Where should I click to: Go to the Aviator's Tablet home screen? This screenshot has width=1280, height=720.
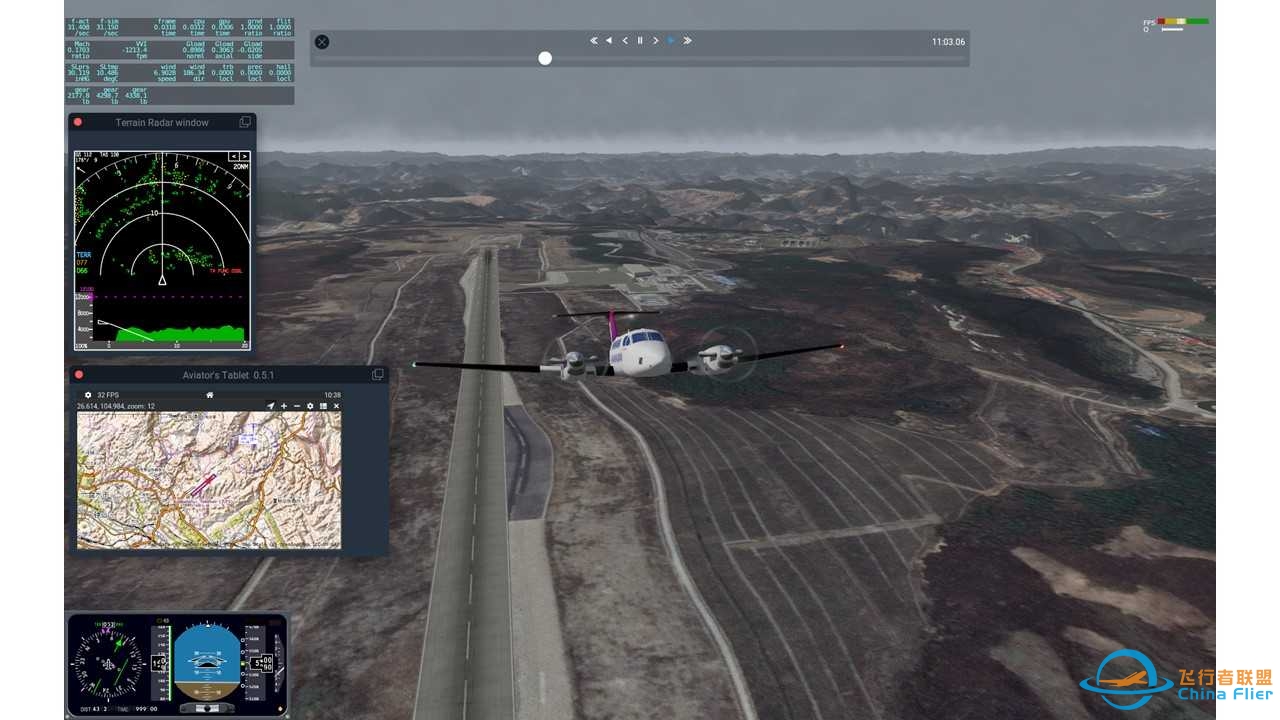tap(210, 395)
